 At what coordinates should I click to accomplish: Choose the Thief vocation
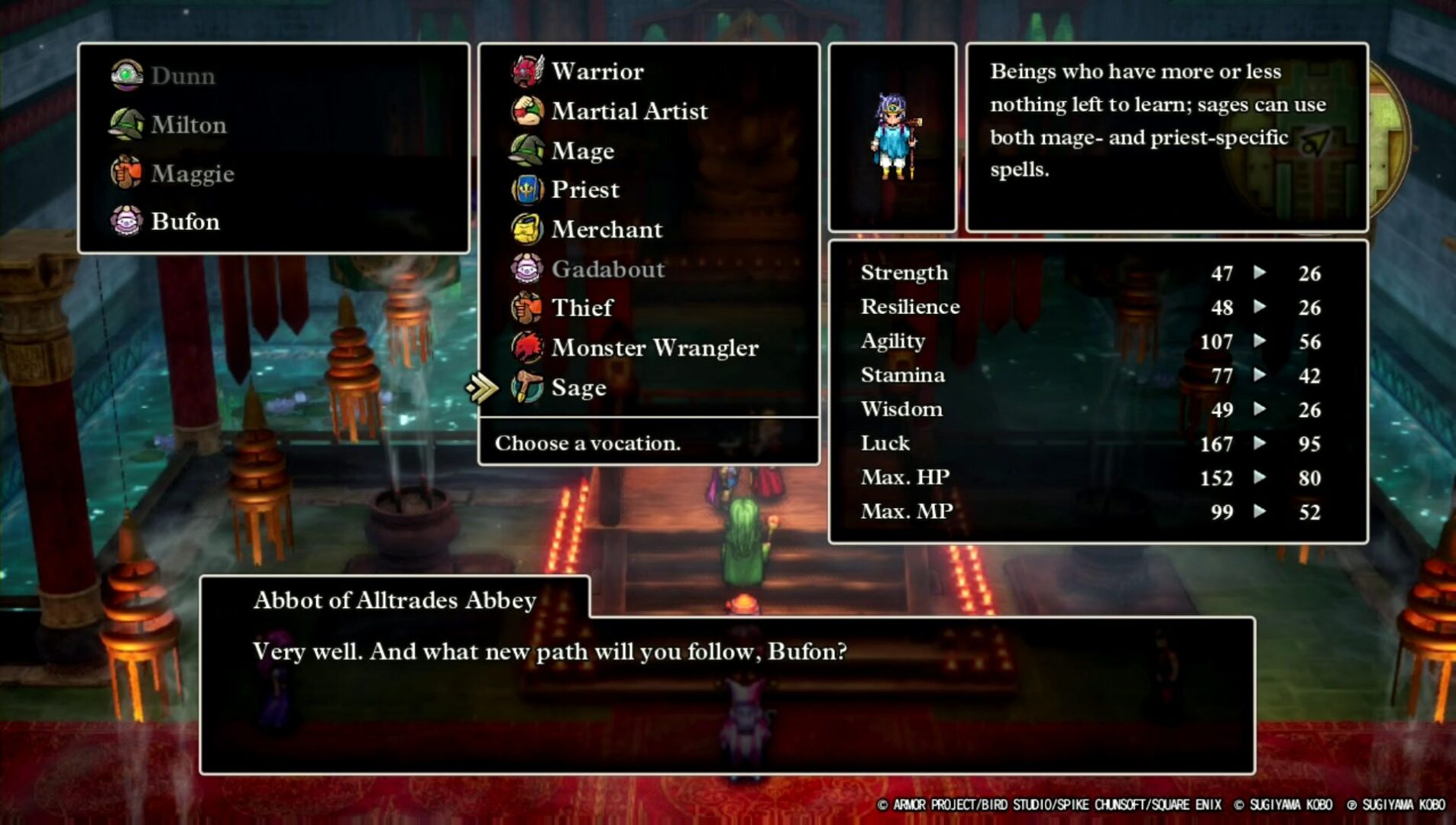(x=582, y=308)
